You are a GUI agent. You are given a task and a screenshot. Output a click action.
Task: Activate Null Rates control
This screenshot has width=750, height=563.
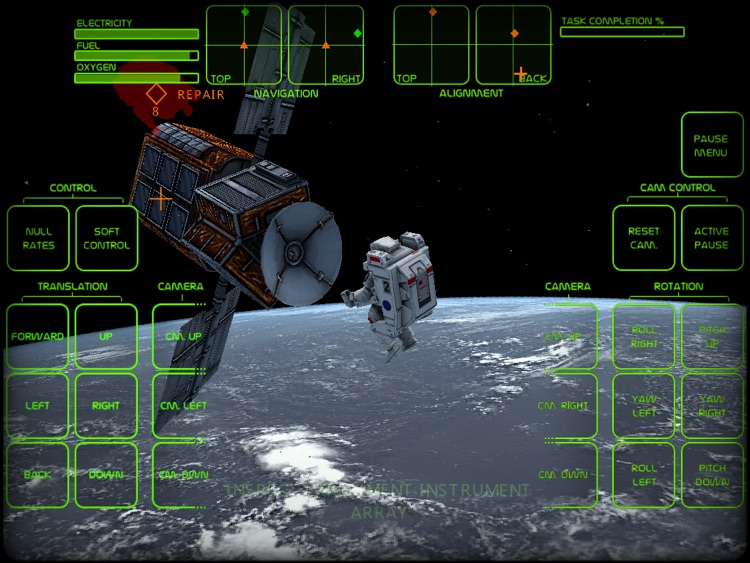(38, 238)
